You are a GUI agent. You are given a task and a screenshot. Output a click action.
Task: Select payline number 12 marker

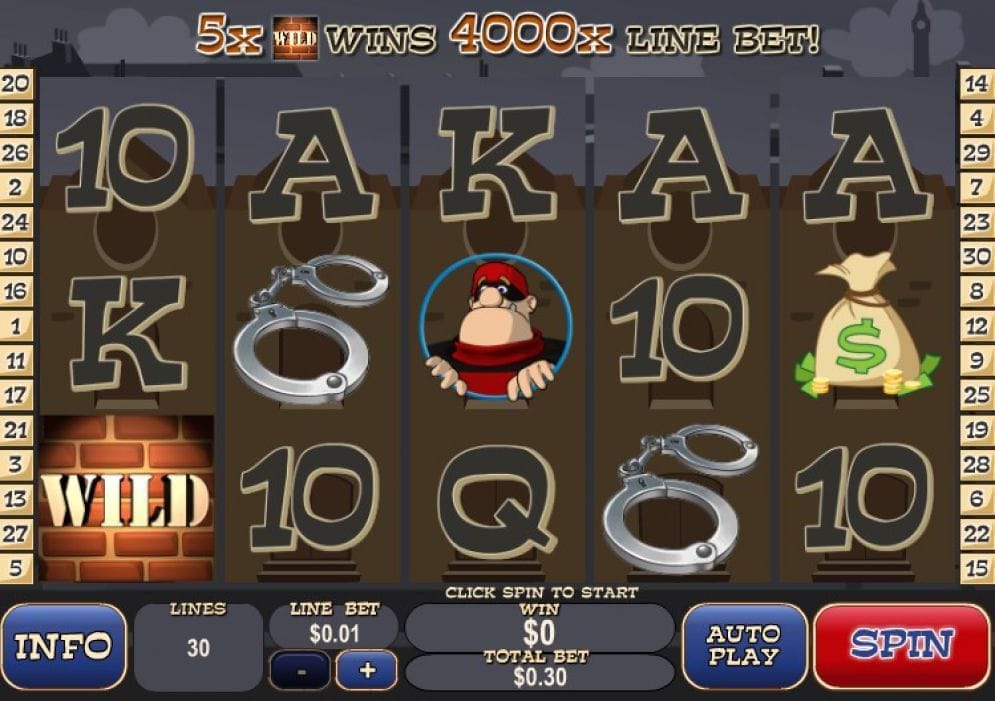[x=976, y=325]
